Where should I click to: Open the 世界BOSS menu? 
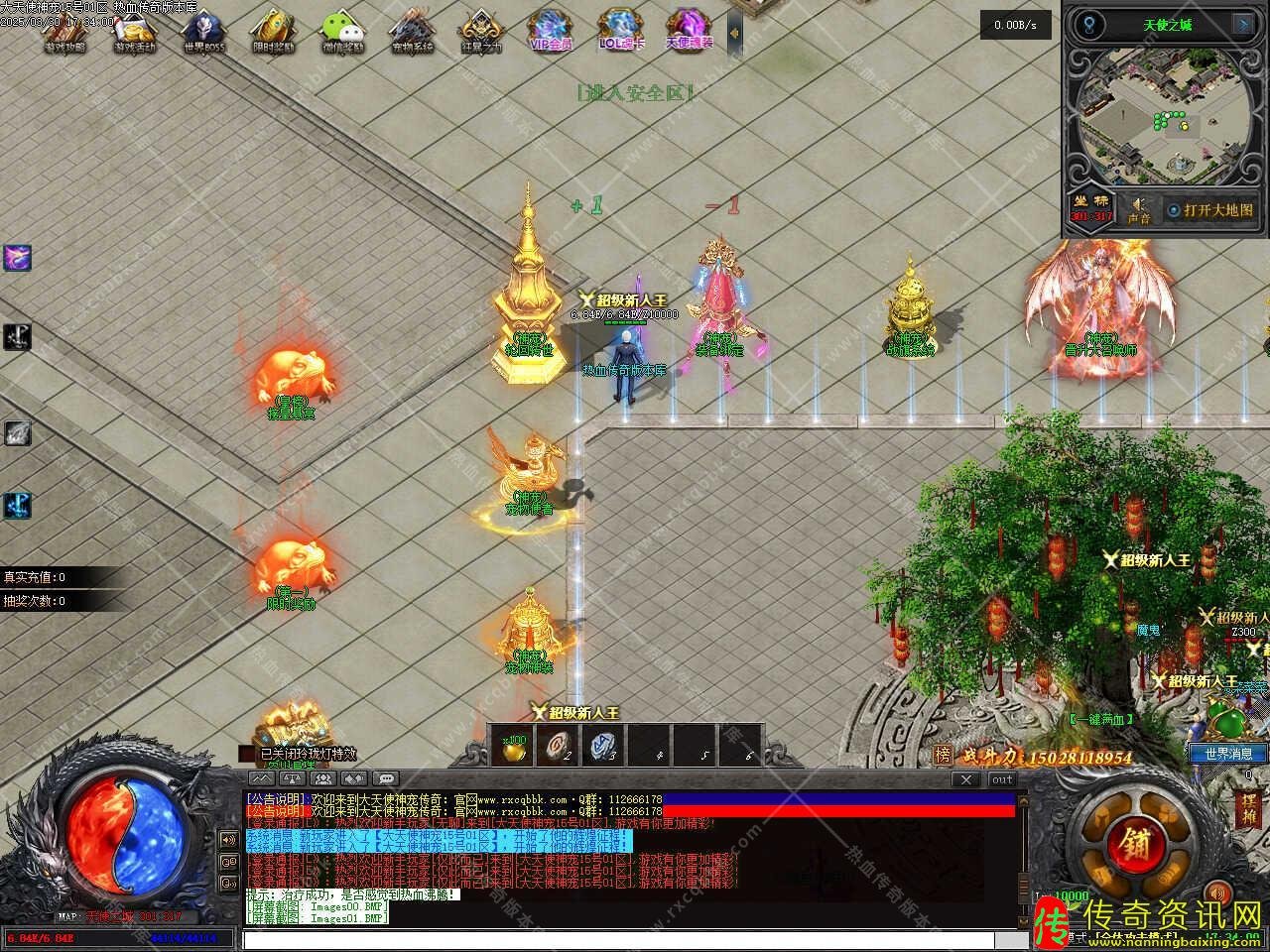tap(202, 30)
